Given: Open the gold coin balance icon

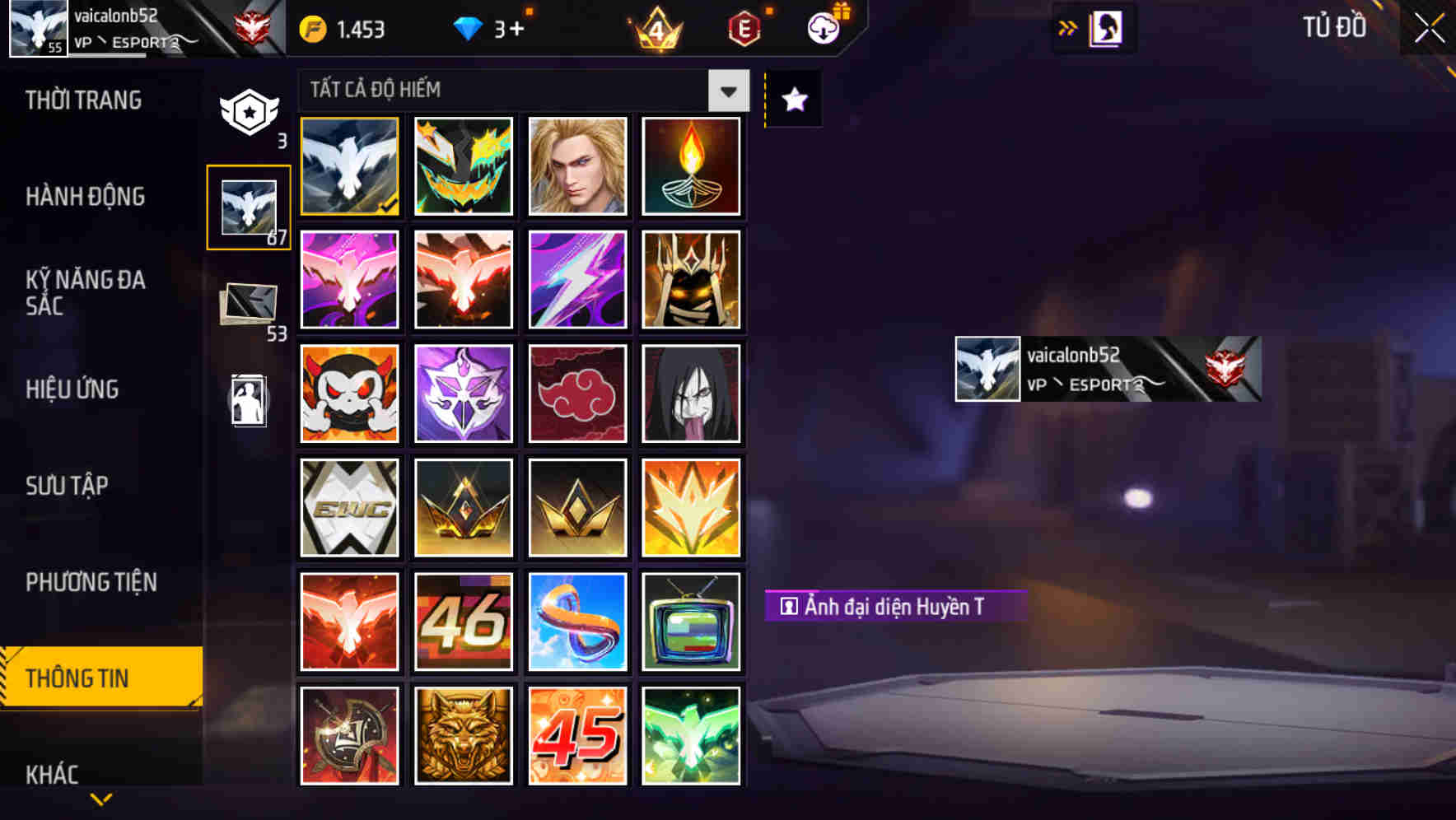Looking at the screenshot, I should tap(311, 27).
